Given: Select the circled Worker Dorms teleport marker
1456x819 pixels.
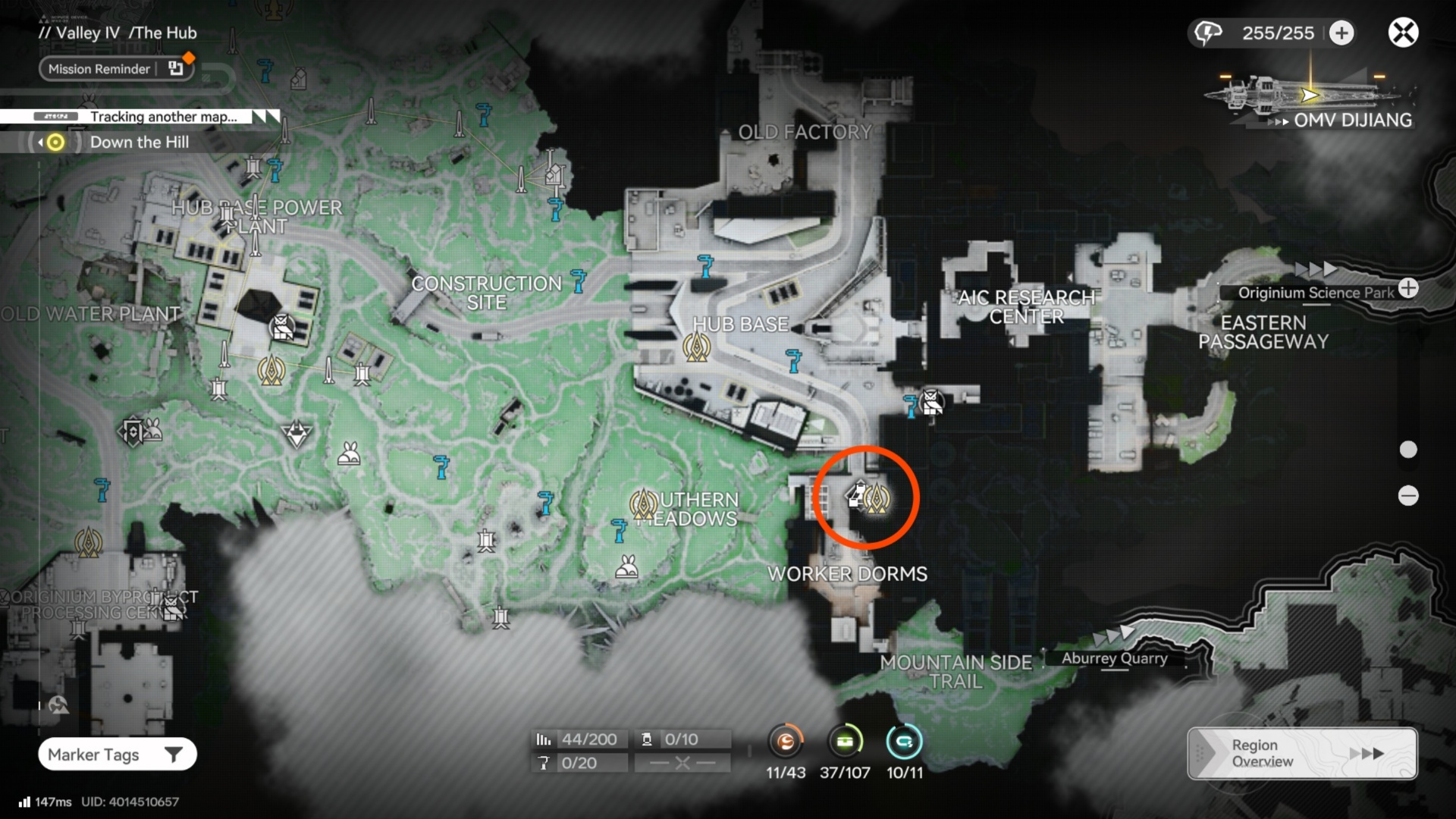Looking at the screenshot, I should point(877,498).
